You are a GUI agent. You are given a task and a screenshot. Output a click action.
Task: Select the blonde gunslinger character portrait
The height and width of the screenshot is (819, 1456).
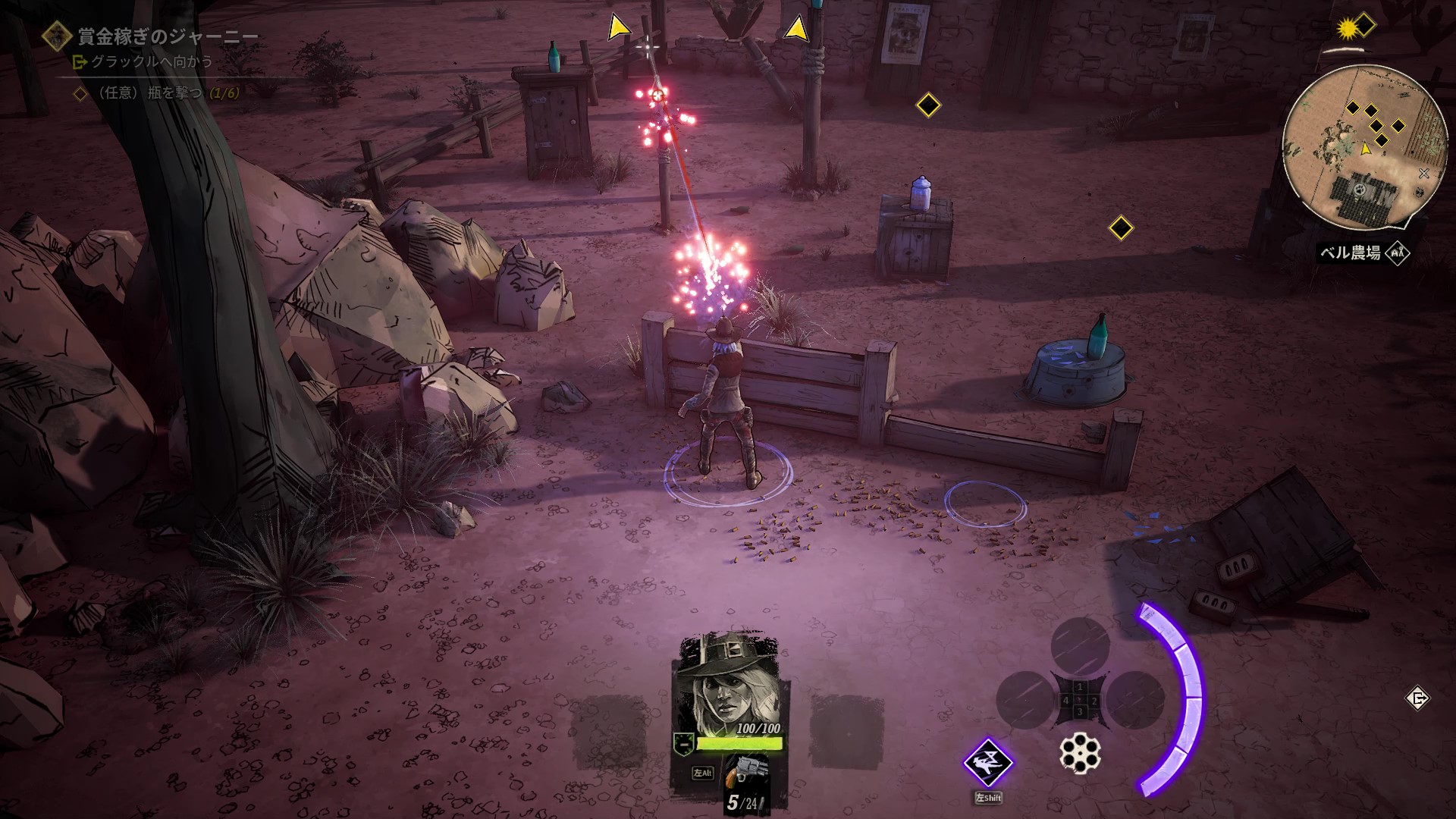[730, 682]
